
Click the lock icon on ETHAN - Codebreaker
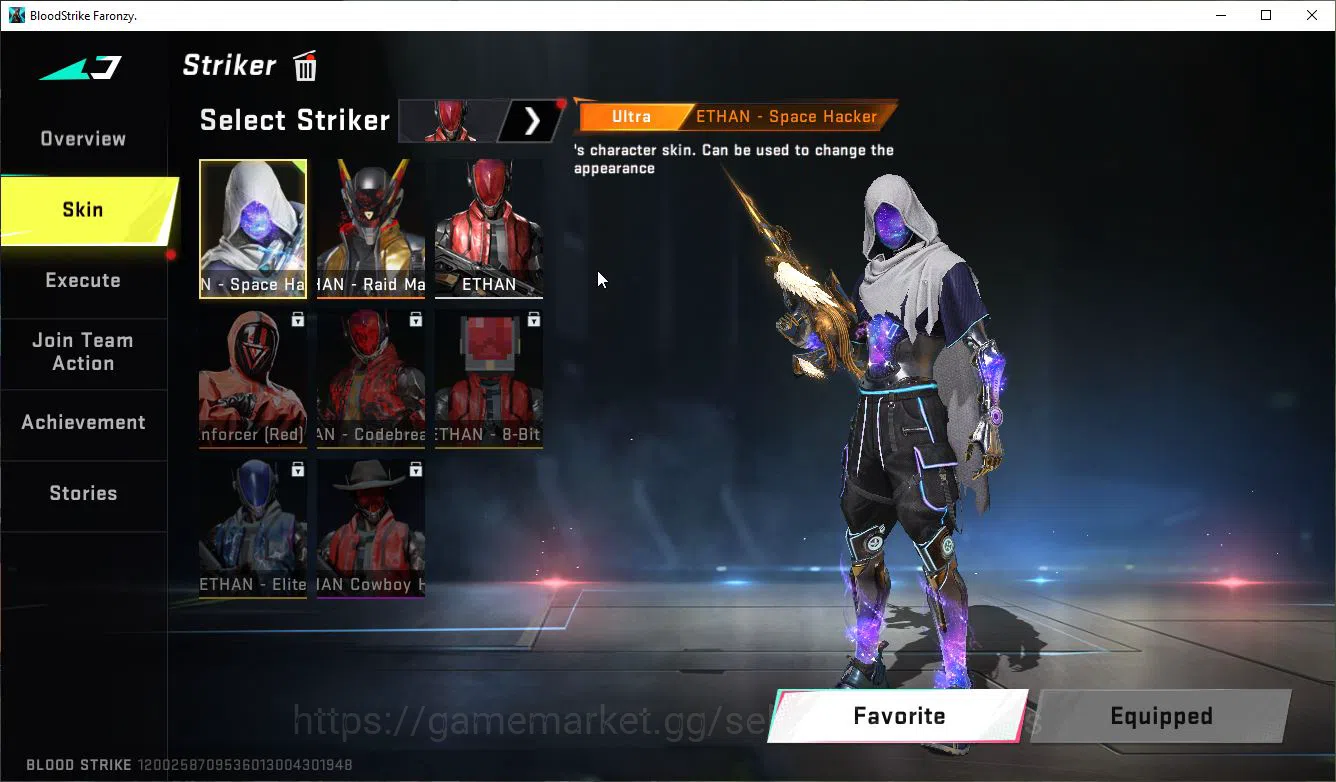point(416,318)
